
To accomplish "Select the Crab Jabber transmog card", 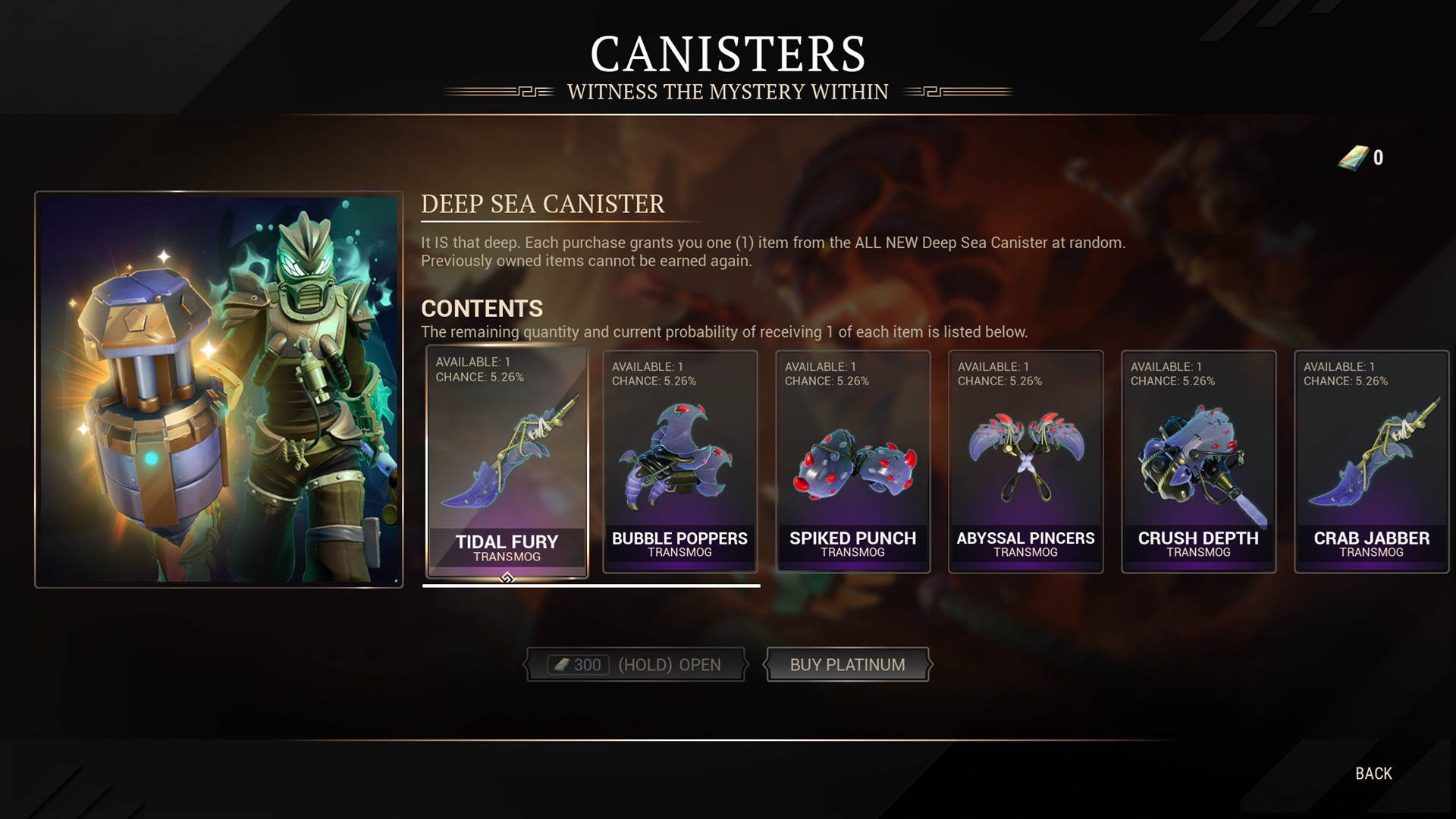I will pos(1371,462).
